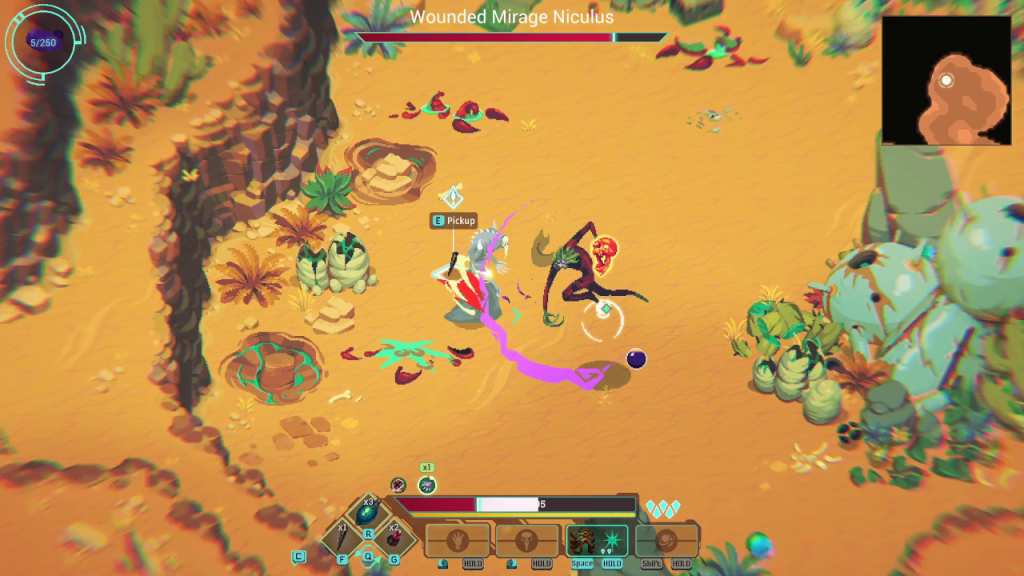1024x576 pixels.
Task: Open the minimap
Action: point(946,80)
